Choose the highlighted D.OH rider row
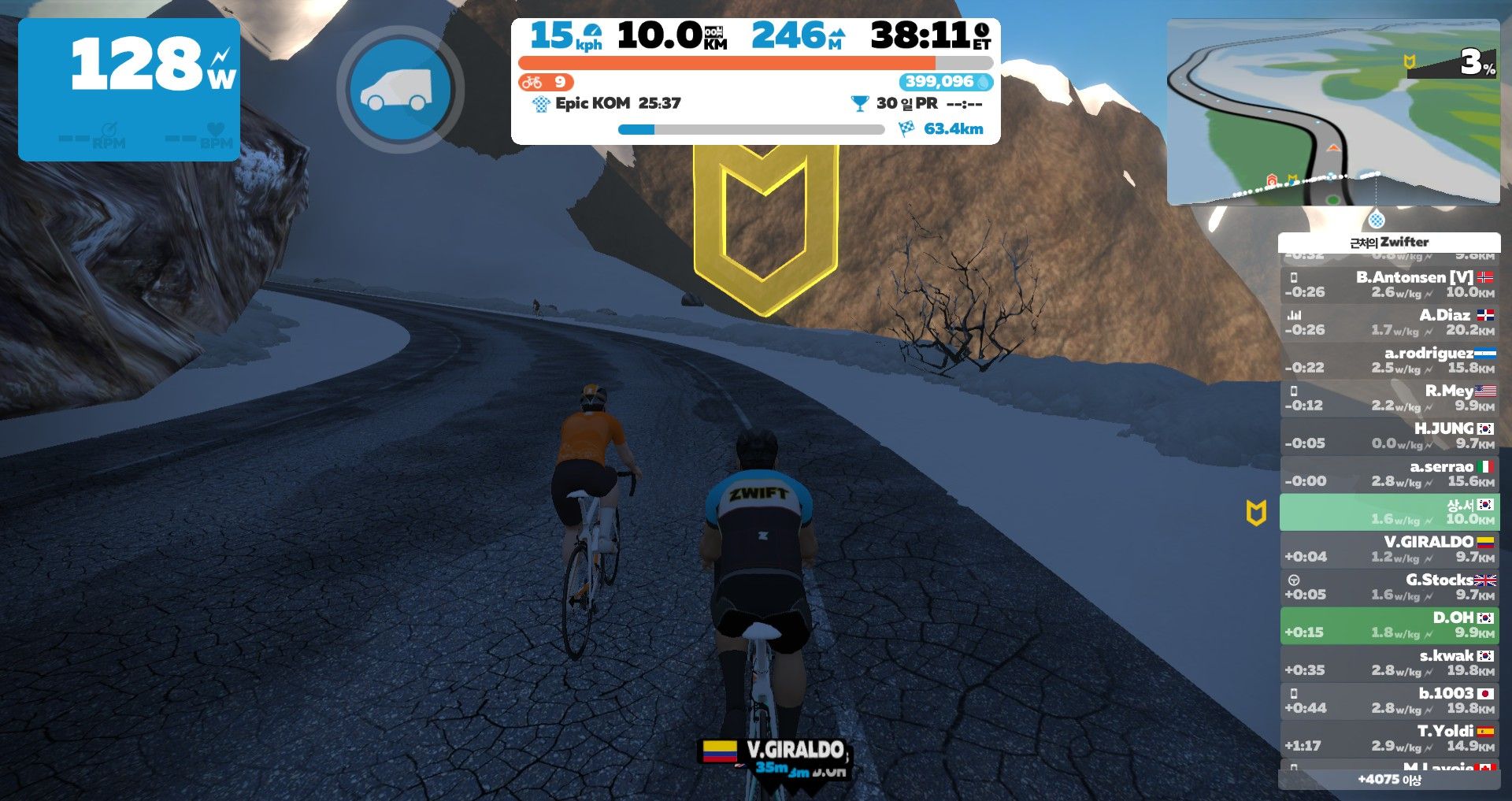 point(1389,625)
